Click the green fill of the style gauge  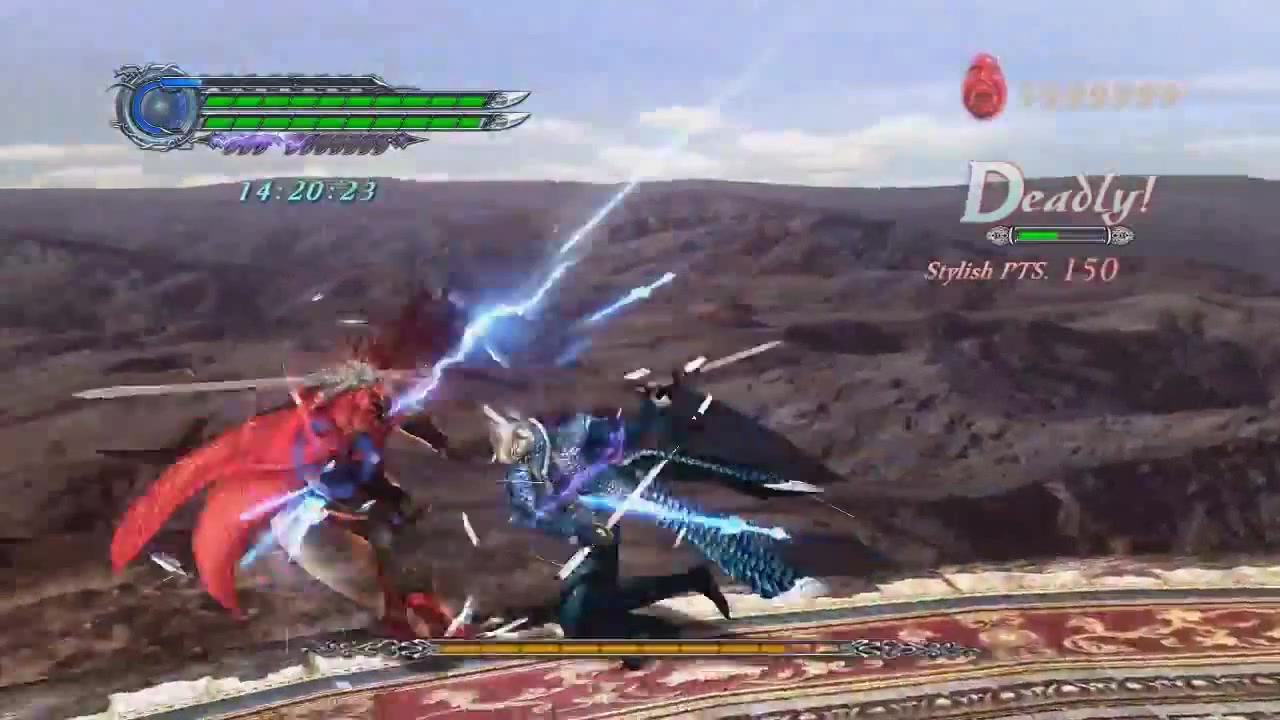[x=1035, y=235]
